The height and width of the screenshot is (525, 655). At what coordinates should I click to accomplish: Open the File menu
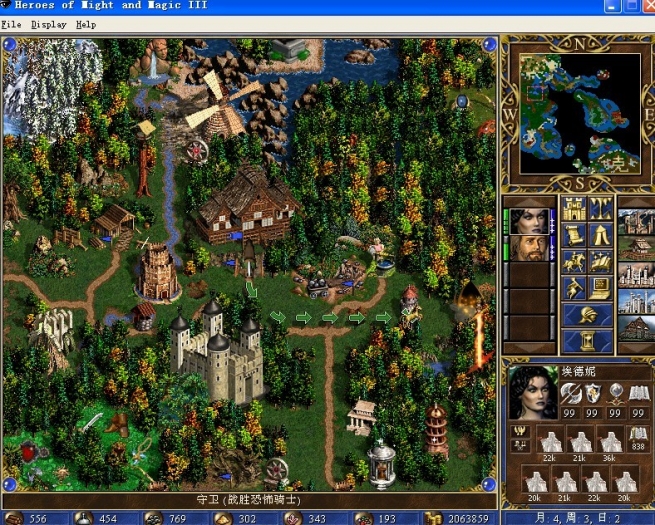[11, 24]
